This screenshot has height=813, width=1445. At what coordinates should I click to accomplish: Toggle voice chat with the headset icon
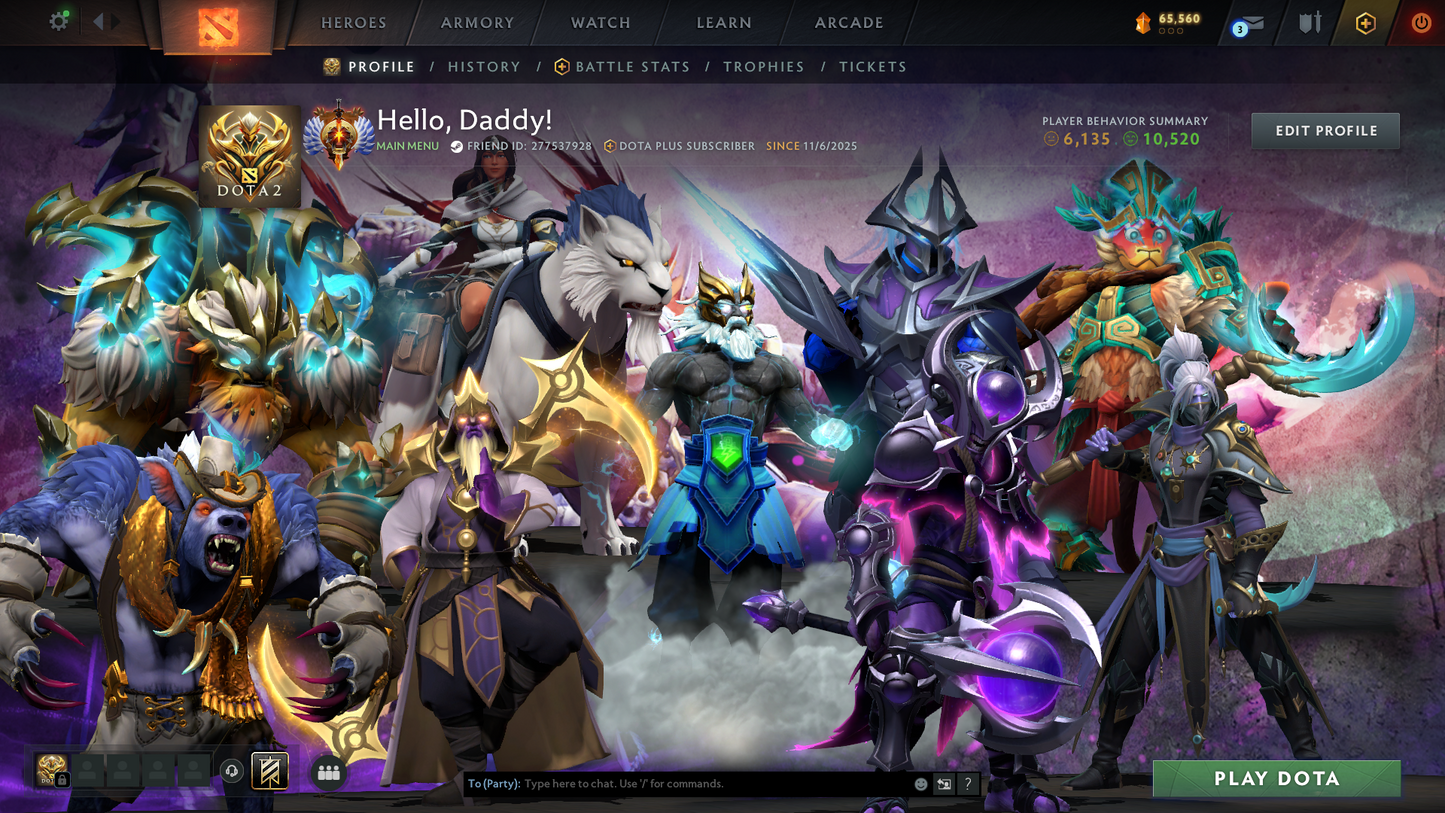[232, 770]
